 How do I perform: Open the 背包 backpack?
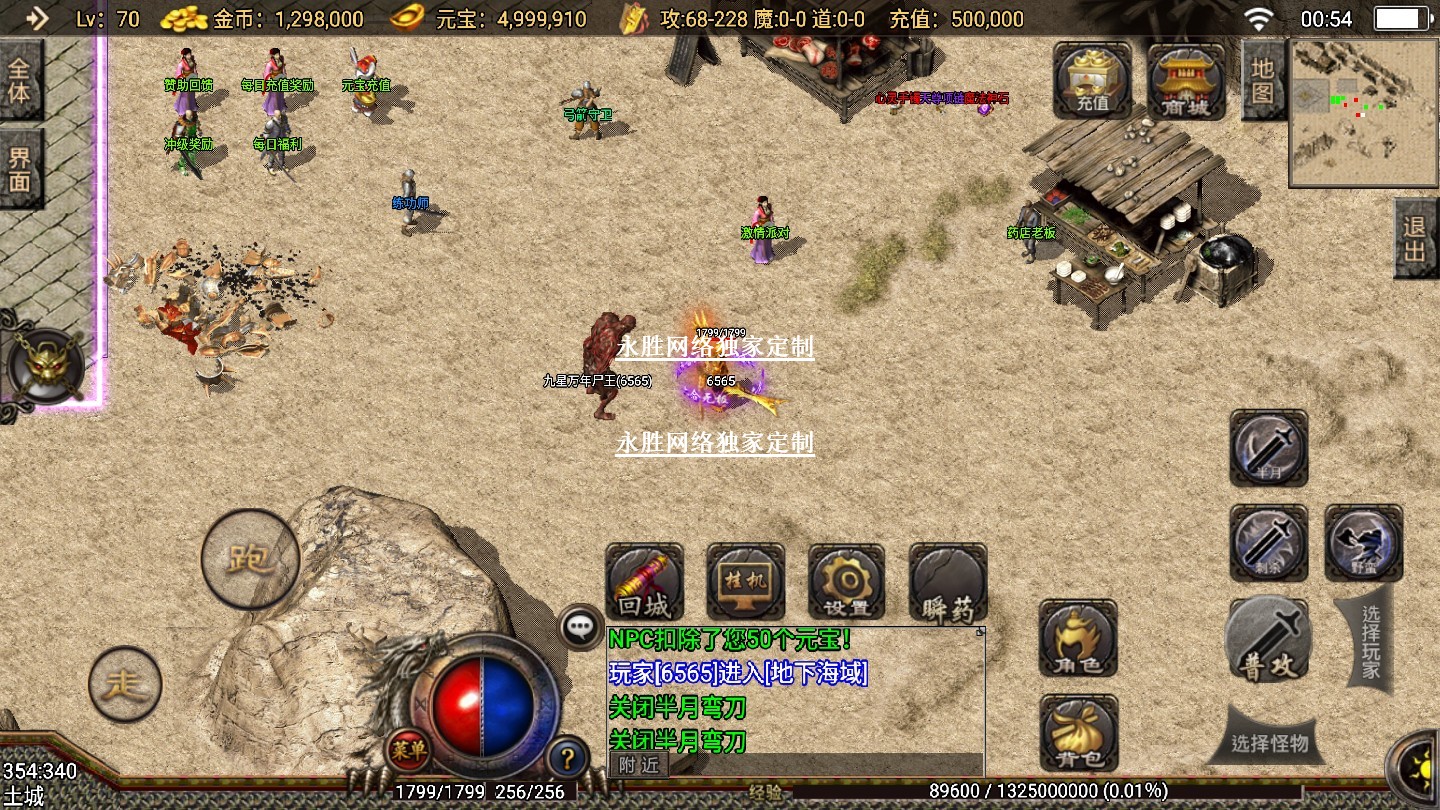pos(1078,734)
